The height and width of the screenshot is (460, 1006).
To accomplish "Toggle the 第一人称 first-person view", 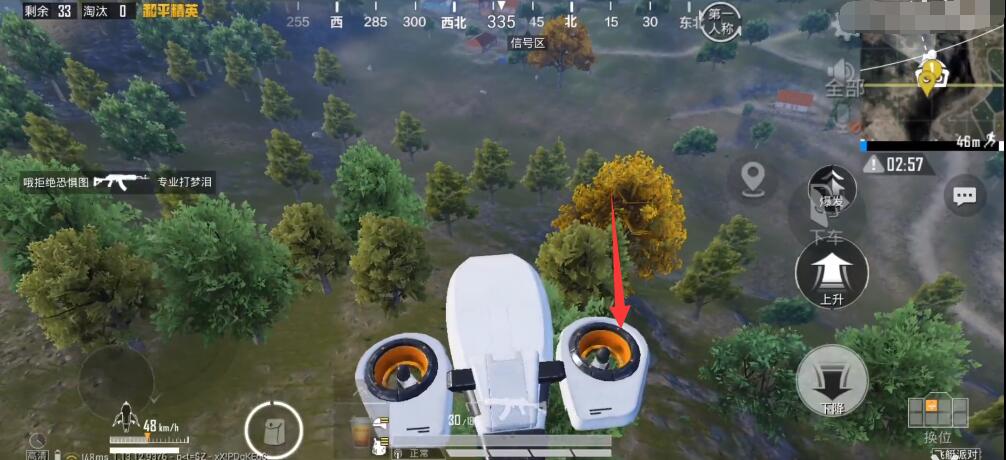I will click(x=719, y=22).
